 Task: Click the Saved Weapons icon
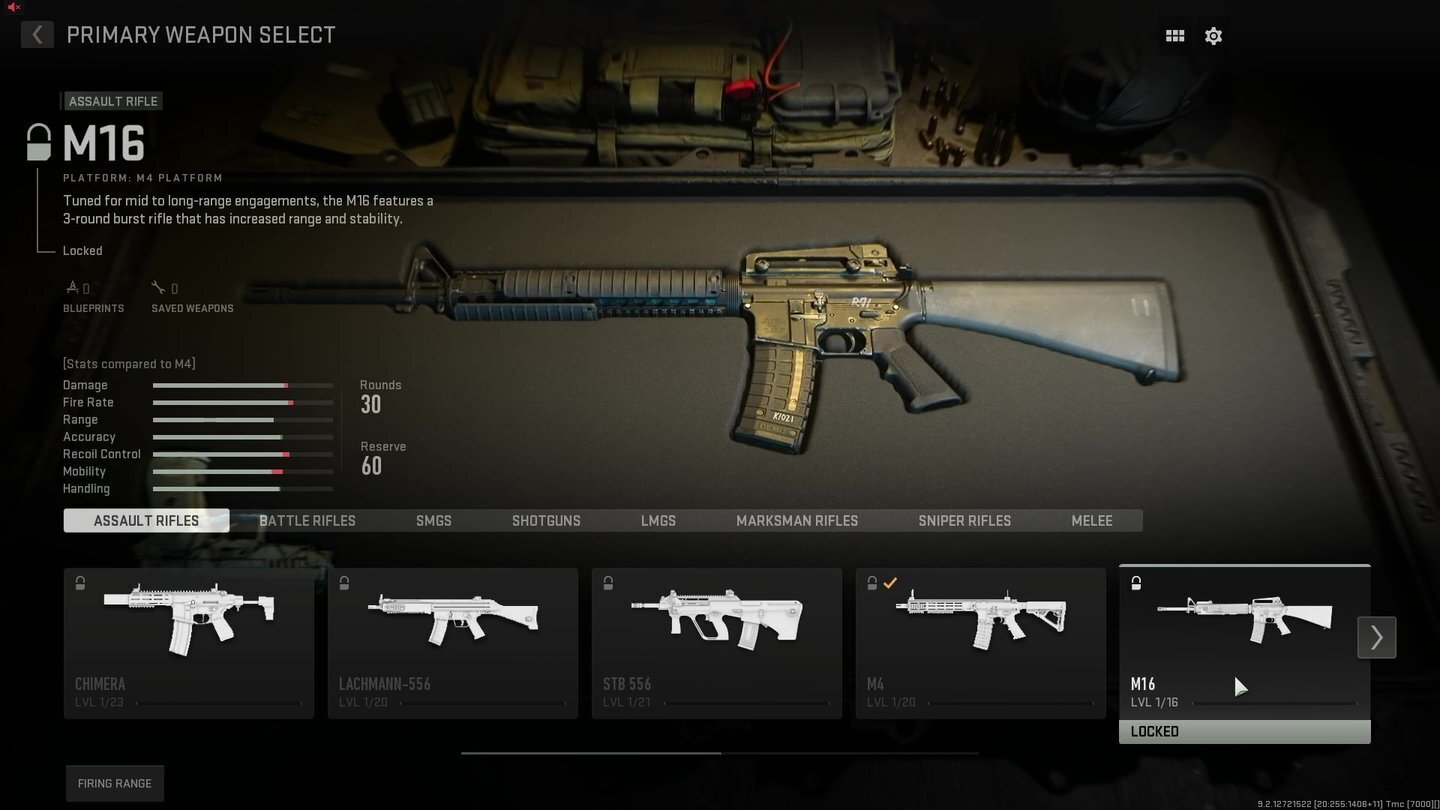(x=160, y=287)
